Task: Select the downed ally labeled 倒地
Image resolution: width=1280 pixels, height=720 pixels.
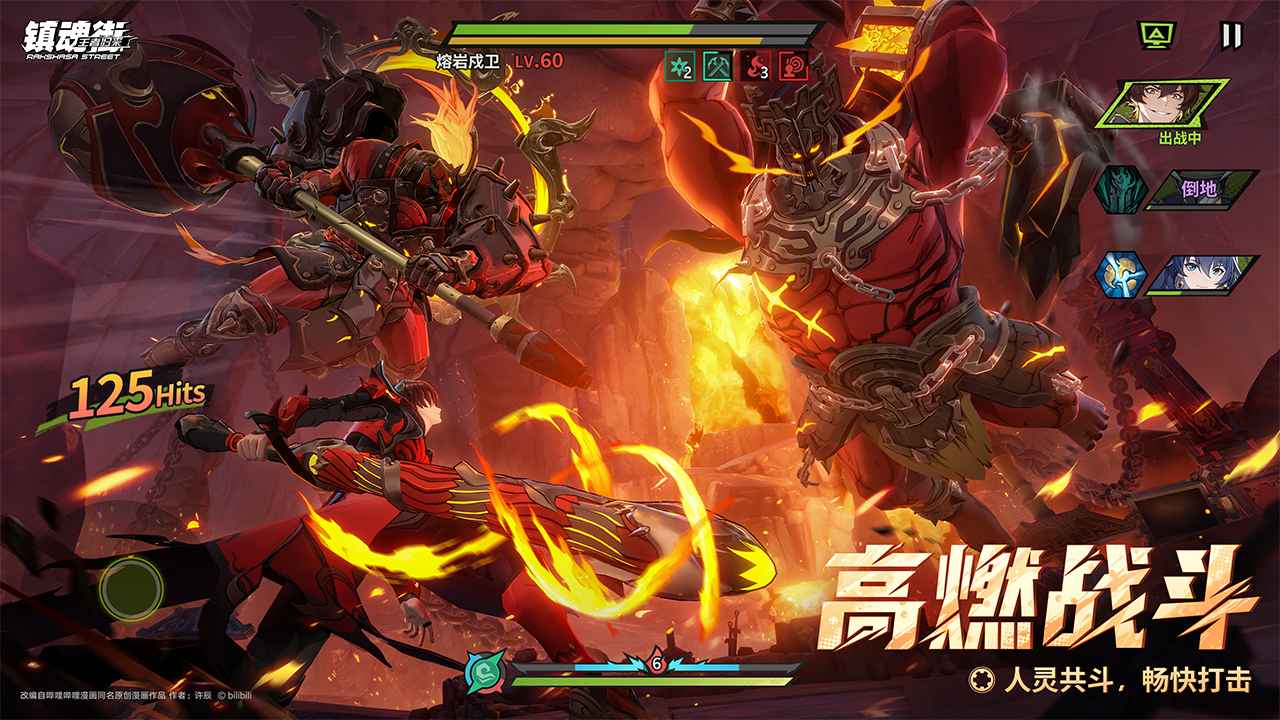Action: coord(1198,188)
